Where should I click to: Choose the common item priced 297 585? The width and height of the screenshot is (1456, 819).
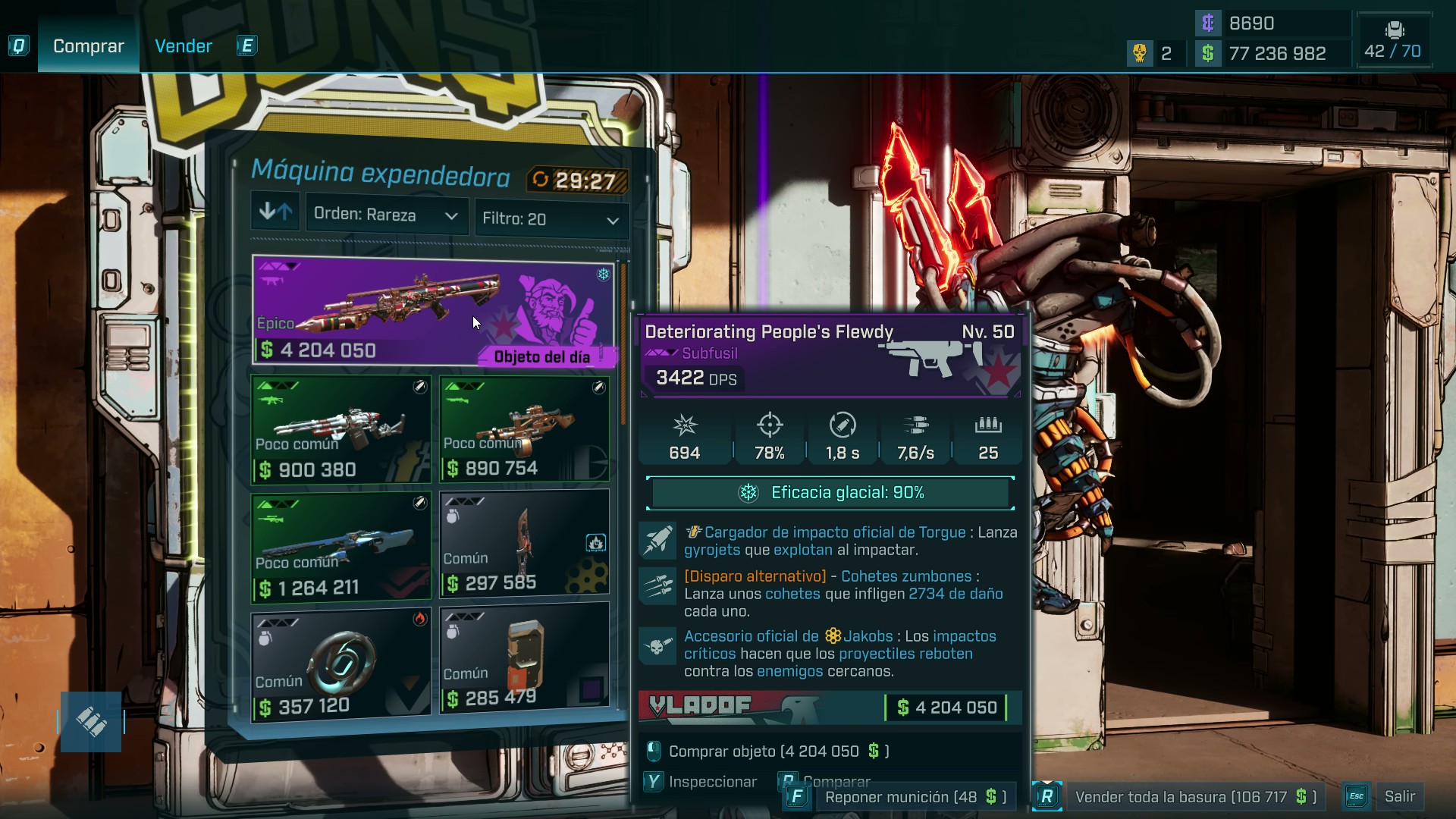[524, 544]
